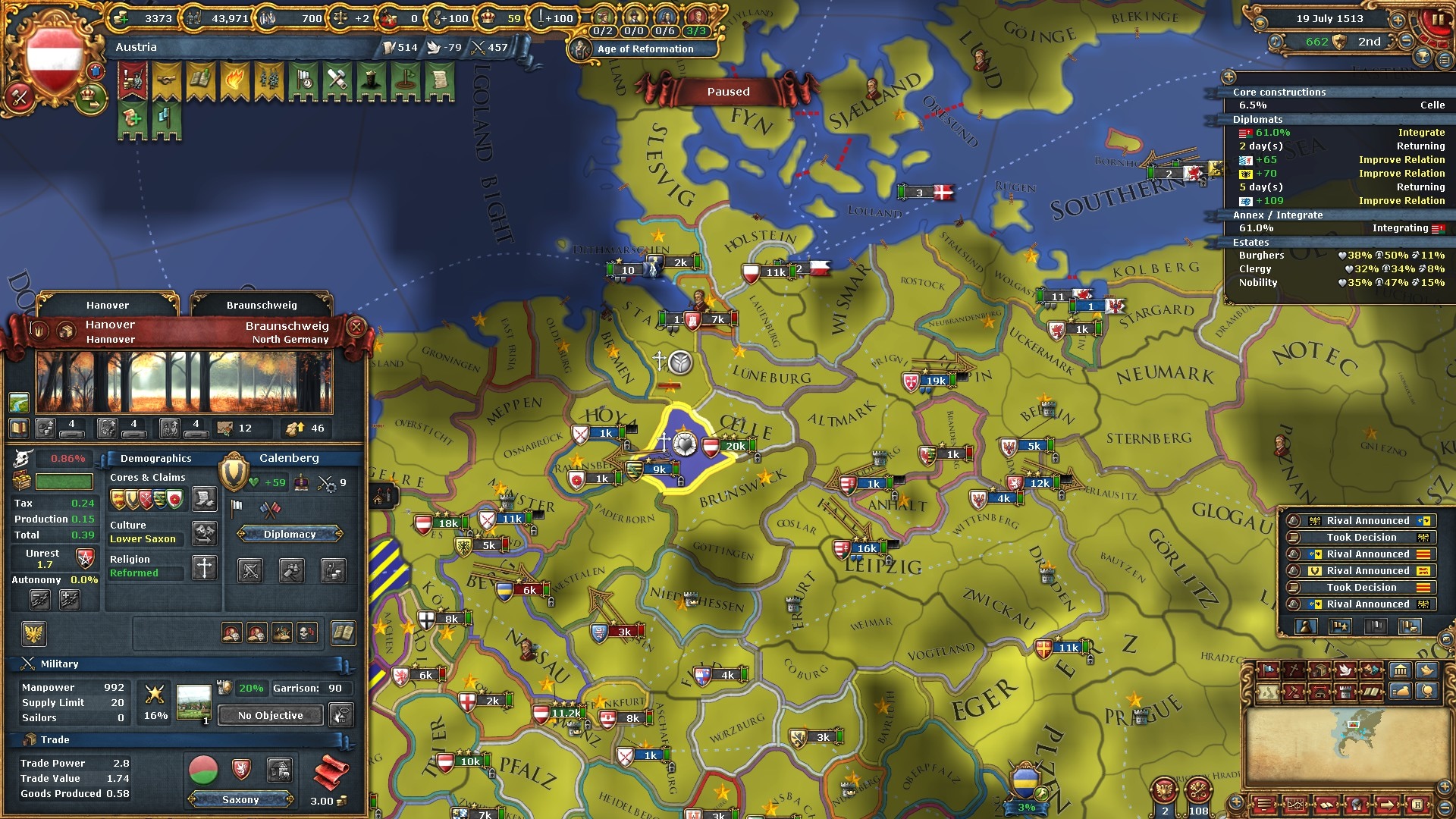Close the Hanover province panel

click(356, 328)
